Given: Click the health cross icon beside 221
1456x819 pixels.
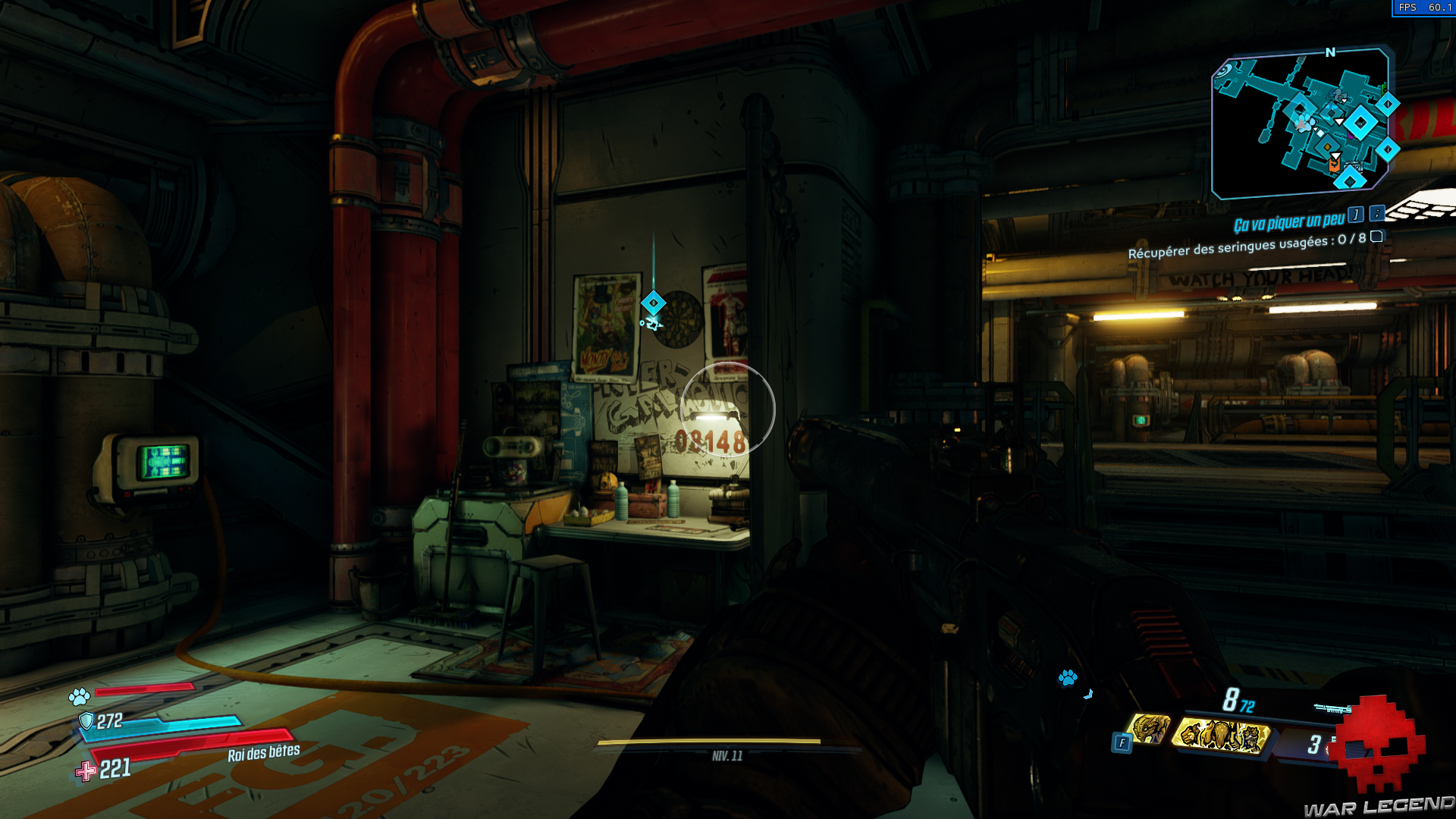Looking at the screenshot, I should coord(86,771).
